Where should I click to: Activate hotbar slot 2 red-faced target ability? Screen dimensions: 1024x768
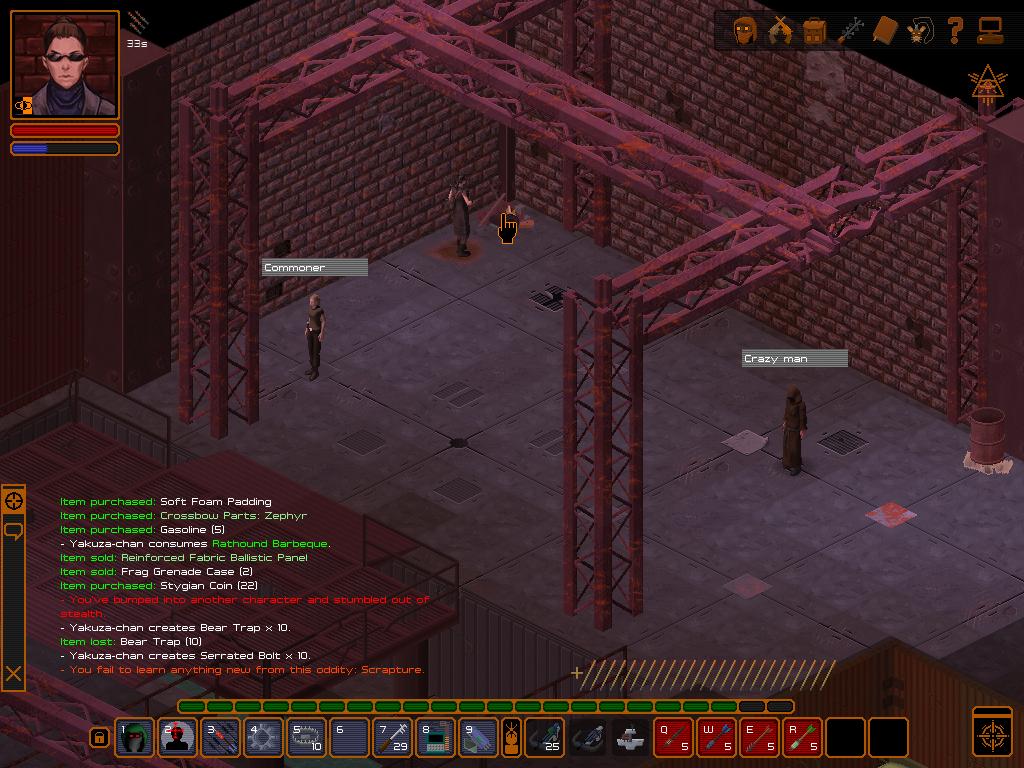[x=178, y=738]
